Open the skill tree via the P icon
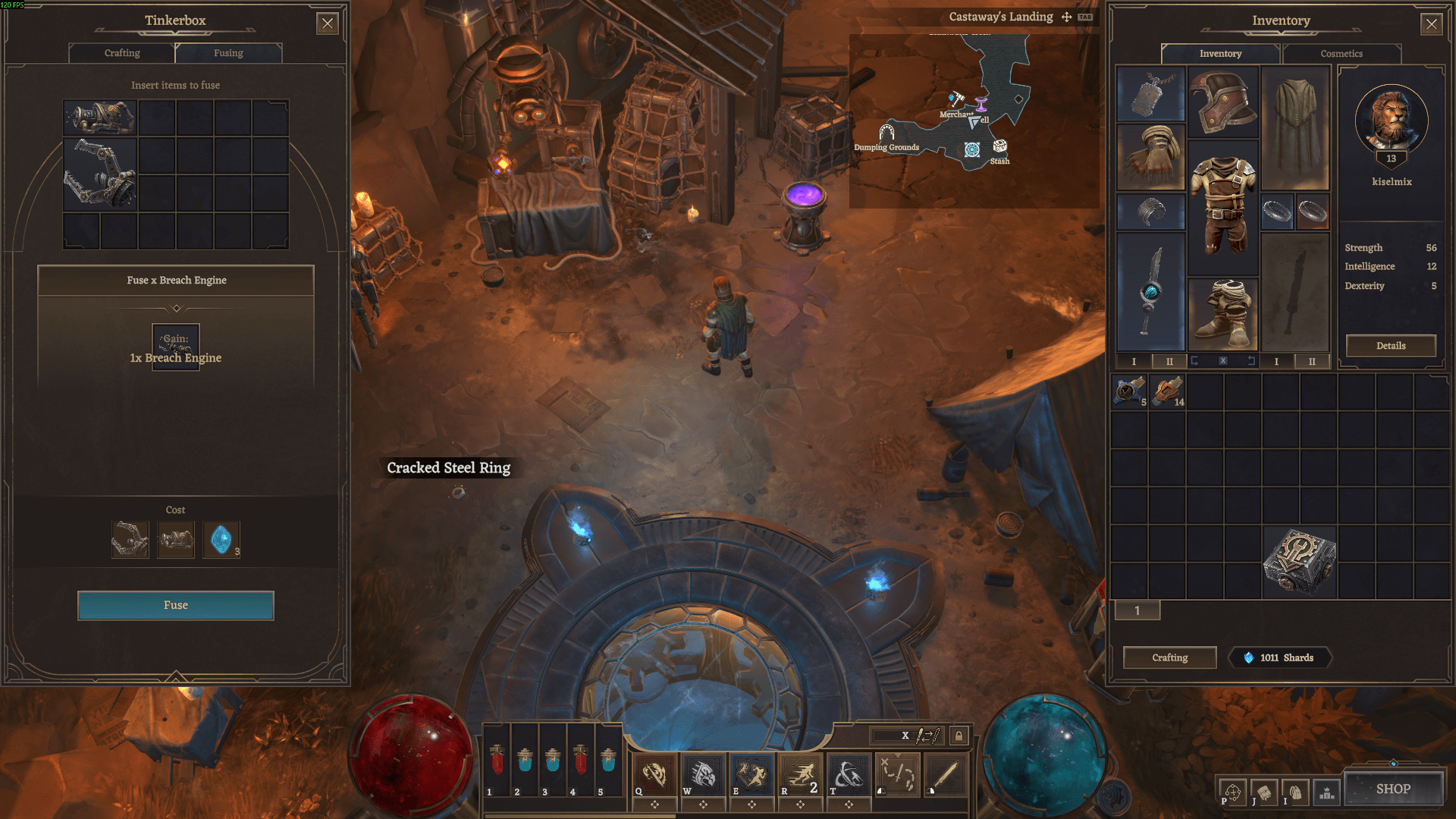 [1232, 792]
